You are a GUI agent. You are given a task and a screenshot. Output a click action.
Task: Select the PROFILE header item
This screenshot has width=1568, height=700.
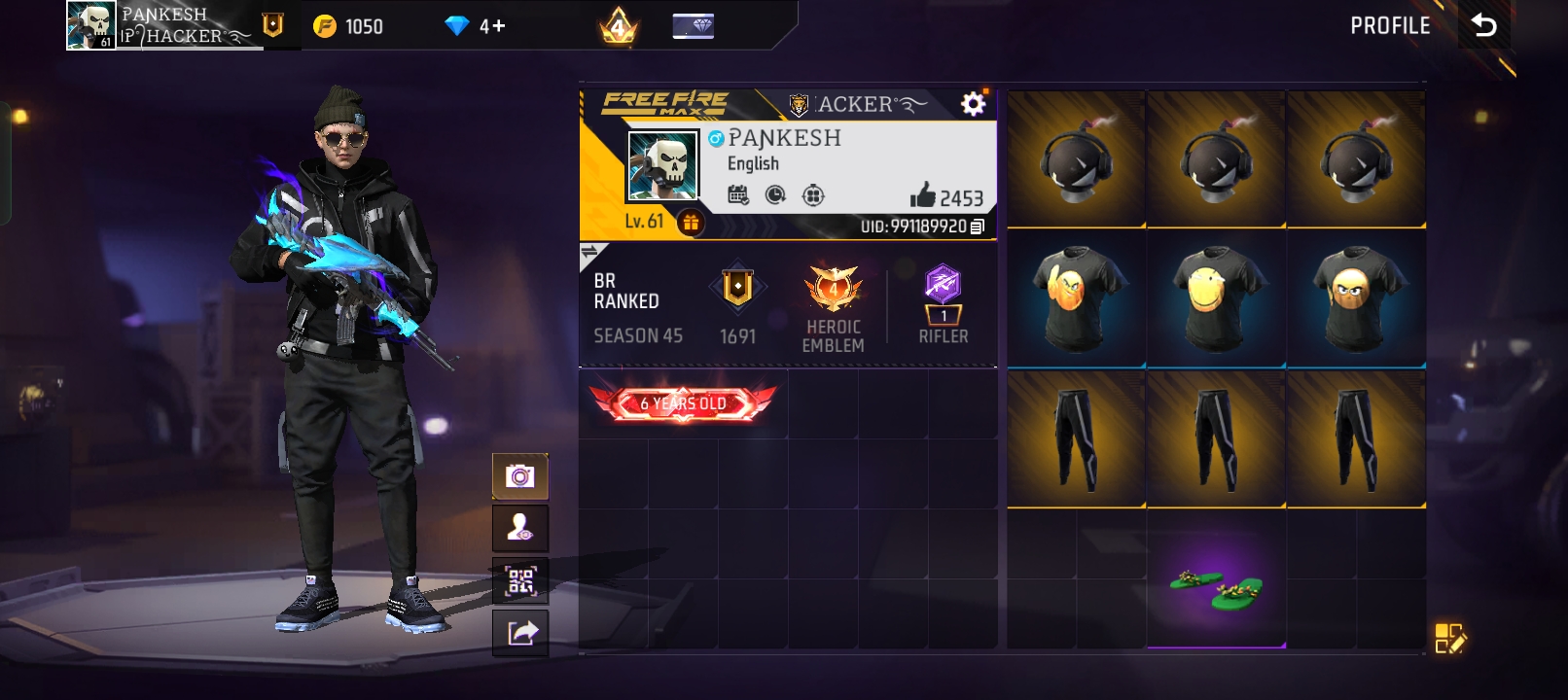pos(1391,26)
